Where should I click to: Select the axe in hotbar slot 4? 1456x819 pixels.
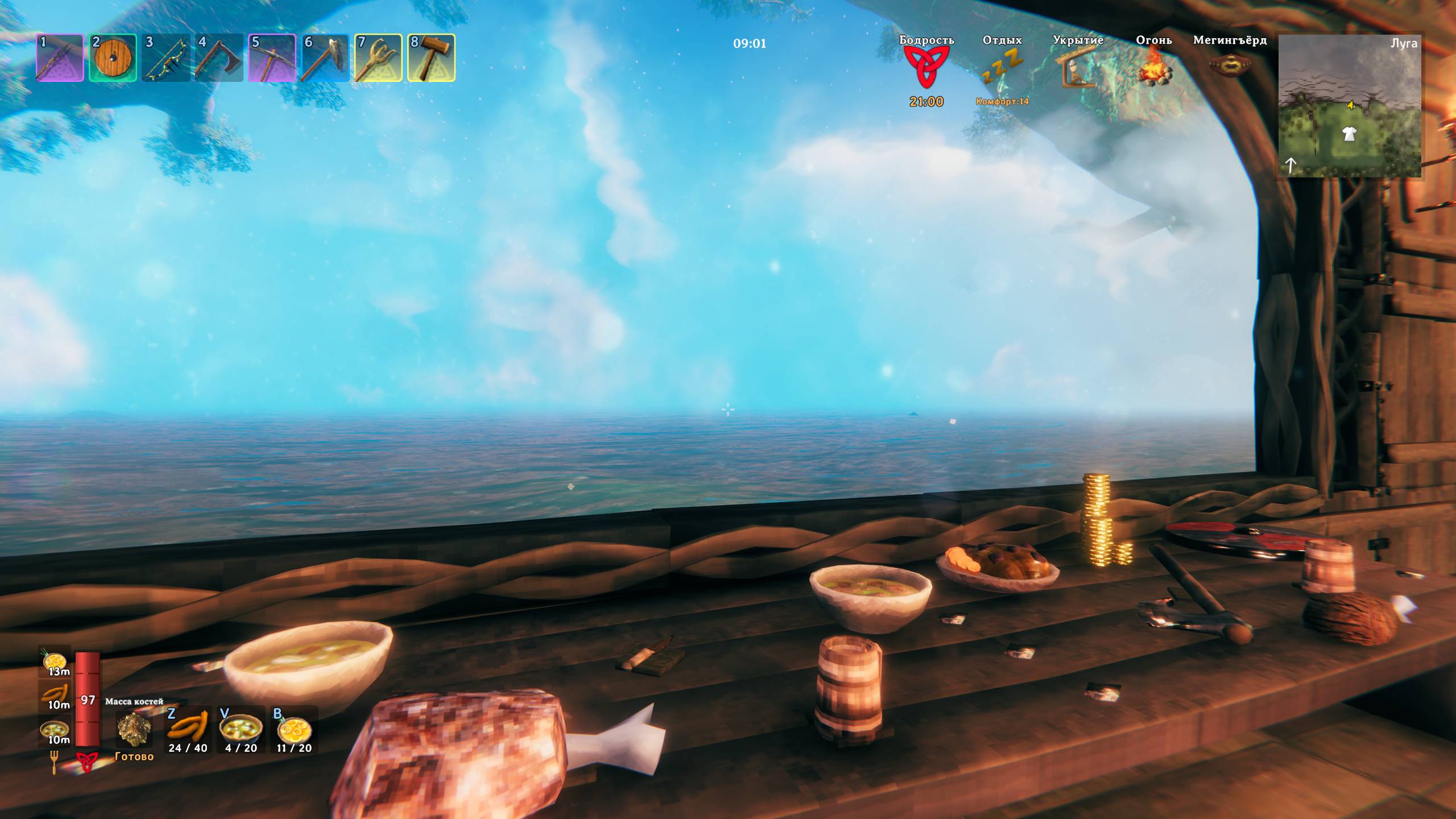click(219, 58)
